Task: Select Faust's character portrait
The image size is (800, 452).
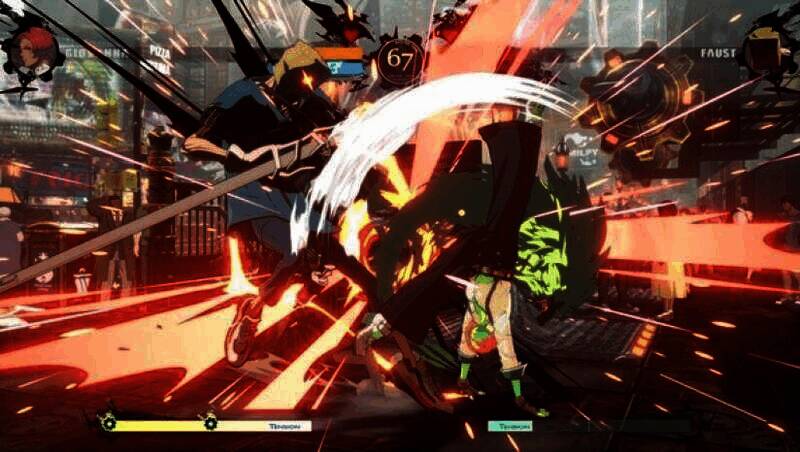Action: [x=766, y=48]
